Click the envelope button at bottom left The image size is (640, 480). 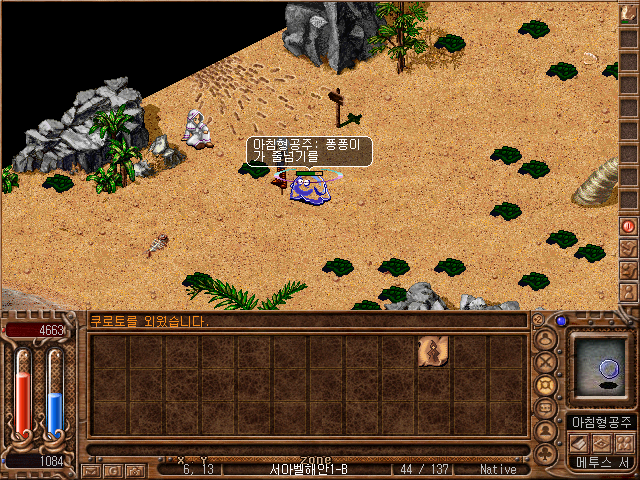point(91,469)
